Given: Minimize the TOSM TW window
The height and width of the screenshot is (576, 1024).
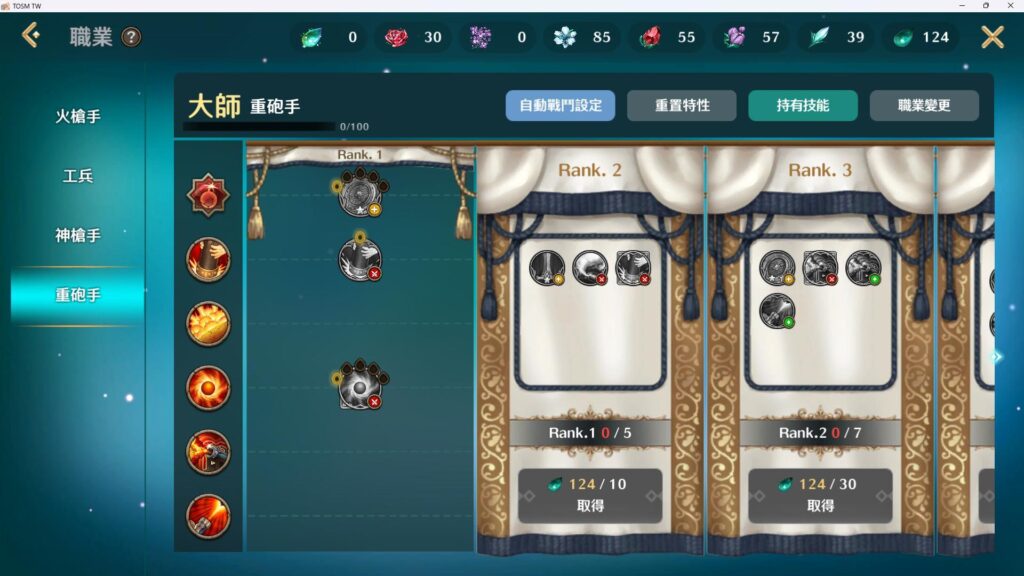Looking at the screenshot, I should tap(961, 6).
